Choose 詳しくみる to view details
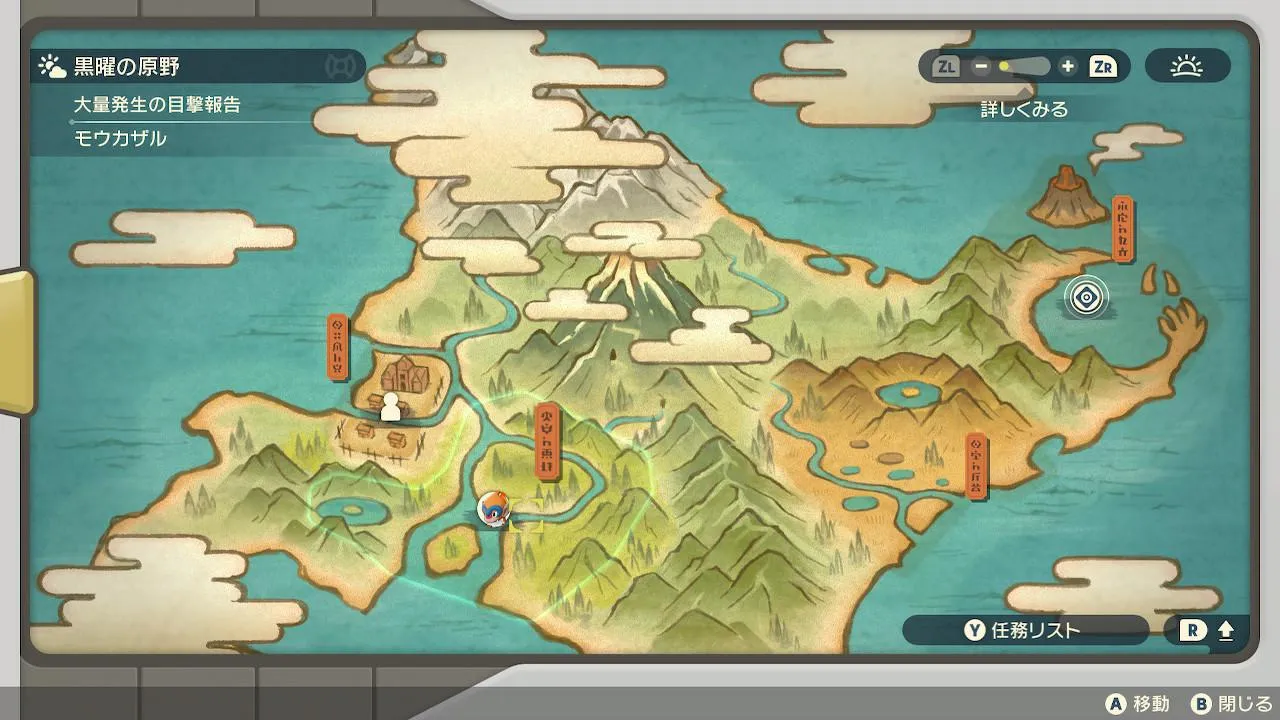The height and width of the screenshot is (720, 1280). pyautogui.click(x=1024, y=109)
